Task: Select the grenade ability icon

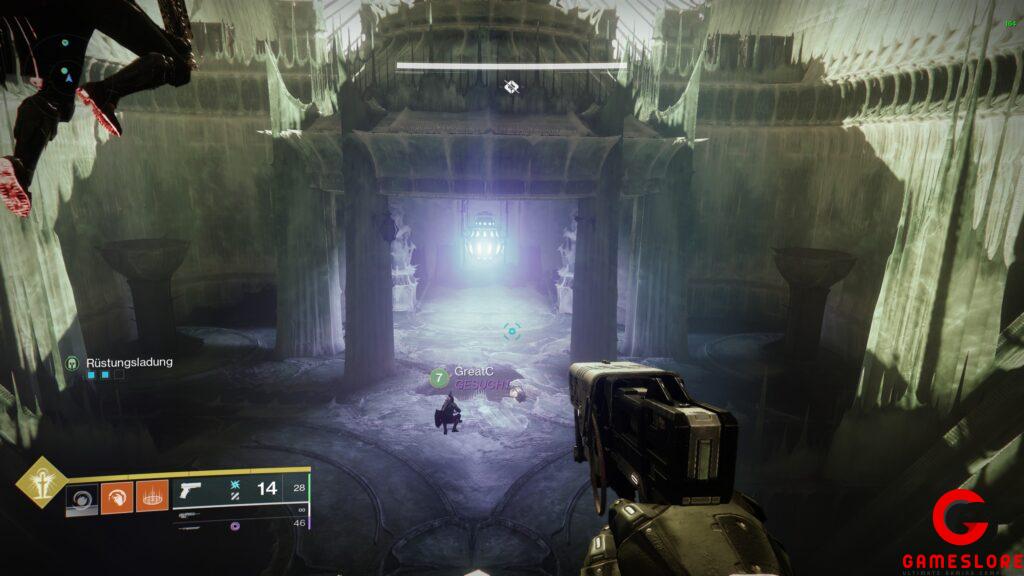Action: click(x=82, y=498)
